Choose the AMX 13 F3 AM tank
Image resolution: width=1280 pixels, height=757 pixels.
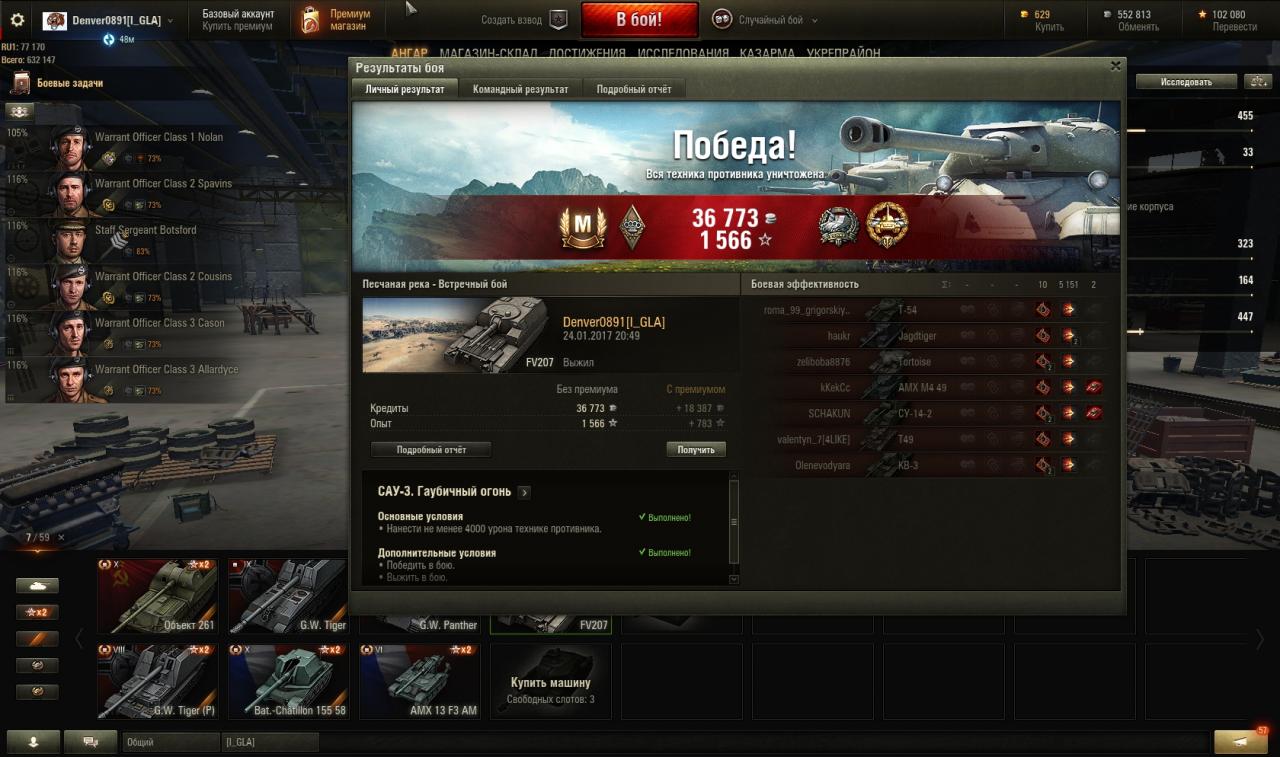coord(419,681)
